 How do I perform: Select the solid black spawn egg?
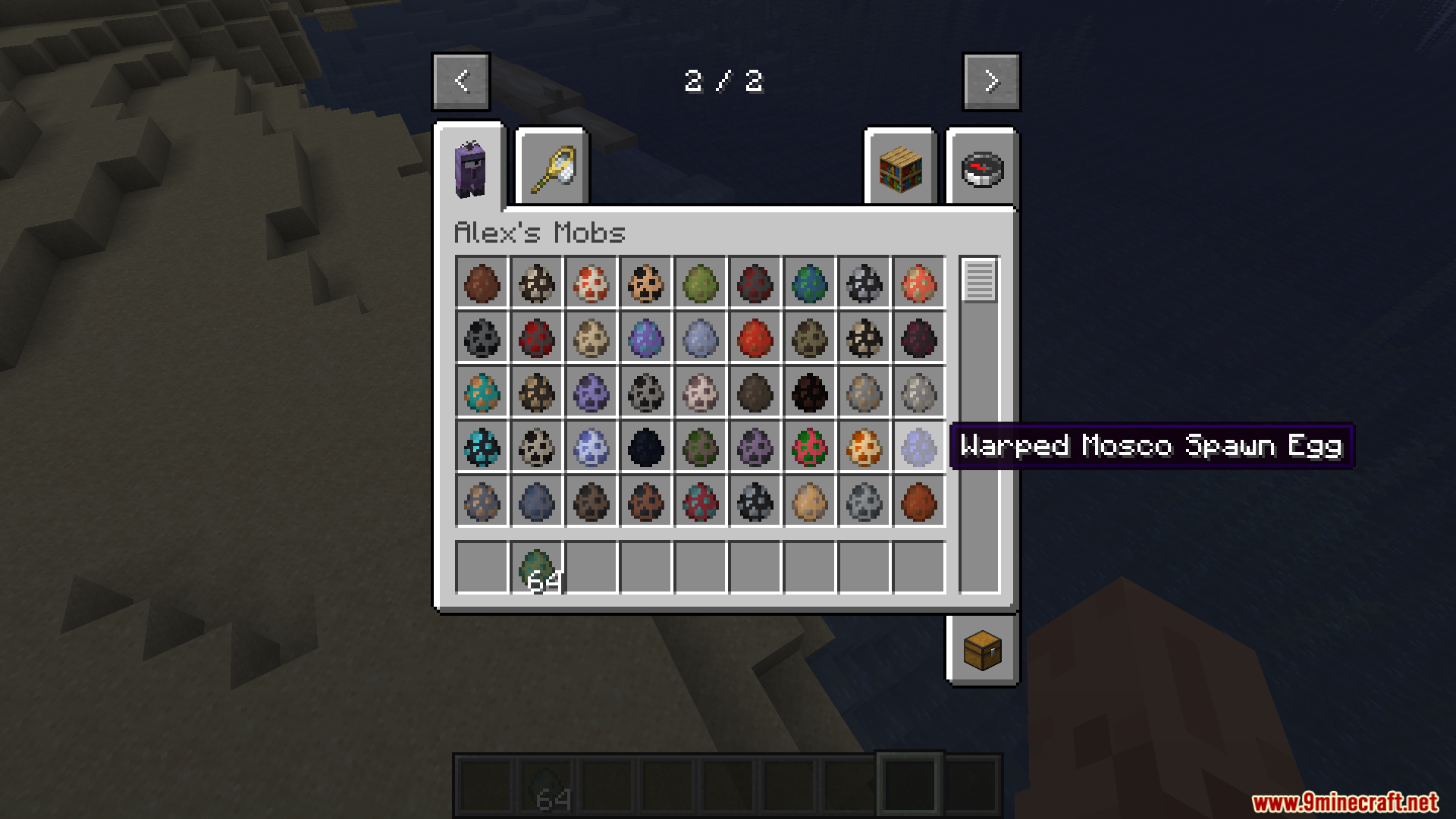(x=645, y=447)
